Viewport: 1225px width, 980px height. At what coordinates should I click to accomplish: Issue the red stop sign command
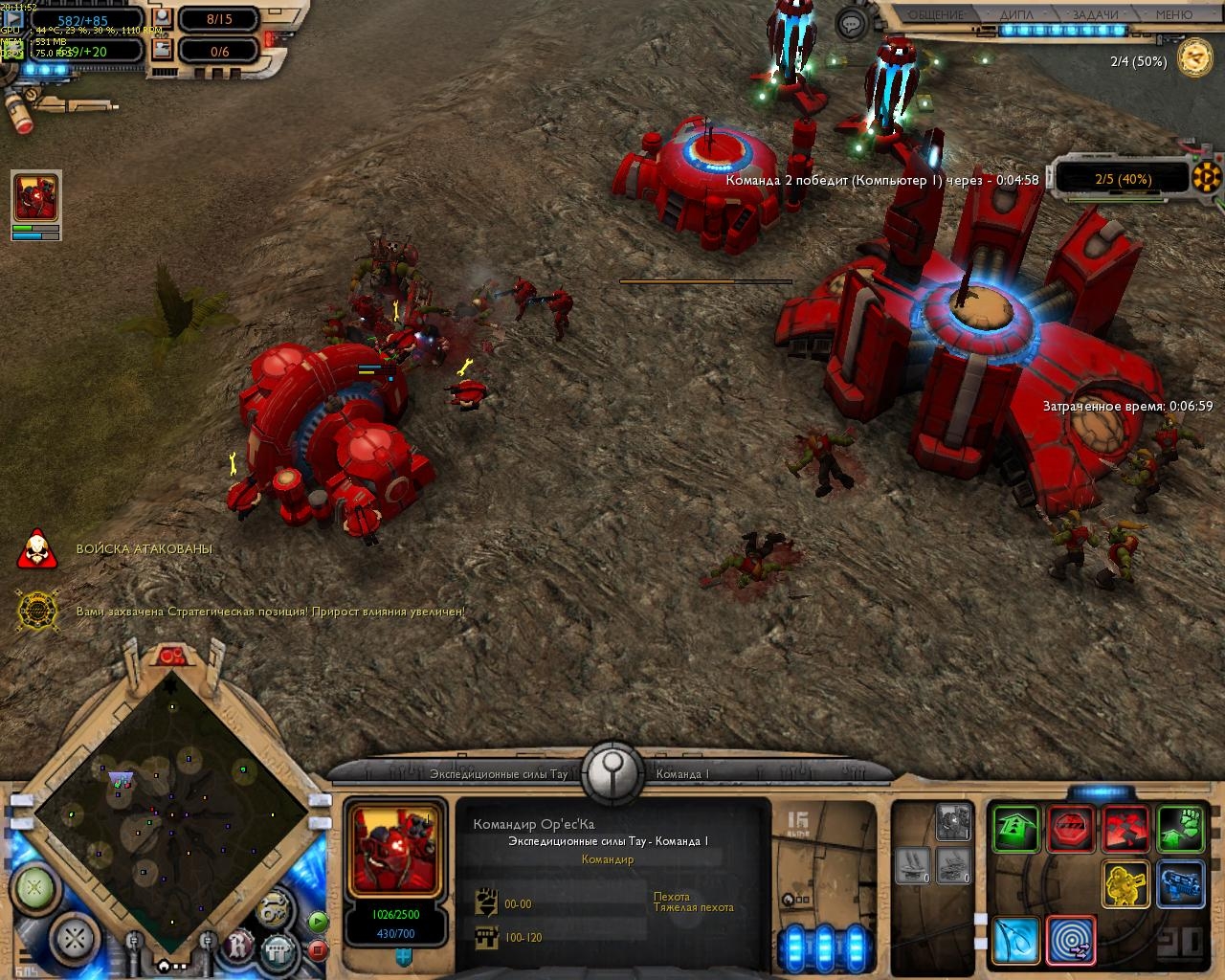(1071, 829)
